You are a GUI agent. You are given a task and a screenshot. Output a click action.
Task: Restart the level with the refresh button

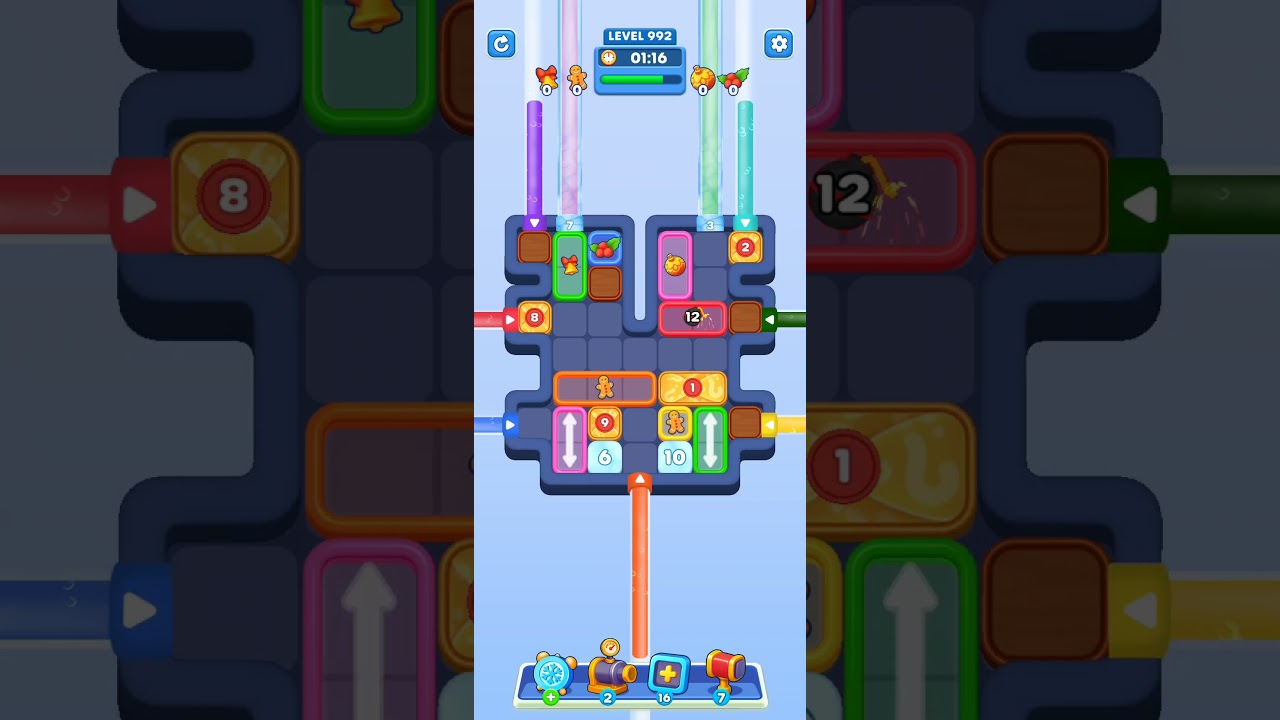pyautogui.click(x=501, y=44)
